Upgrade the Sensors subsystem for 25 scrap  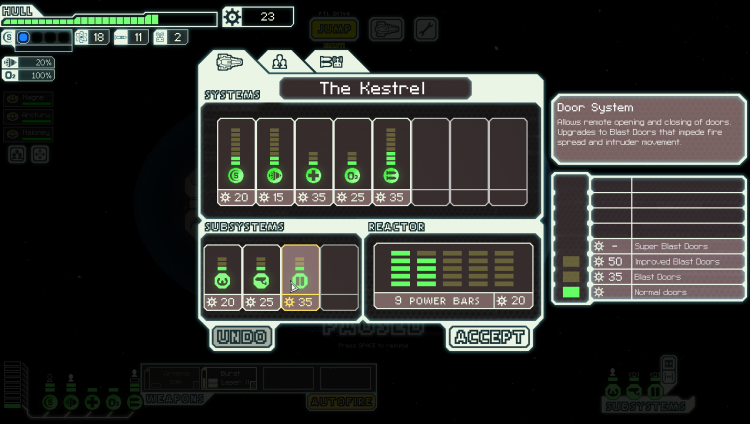click(262, 277)
